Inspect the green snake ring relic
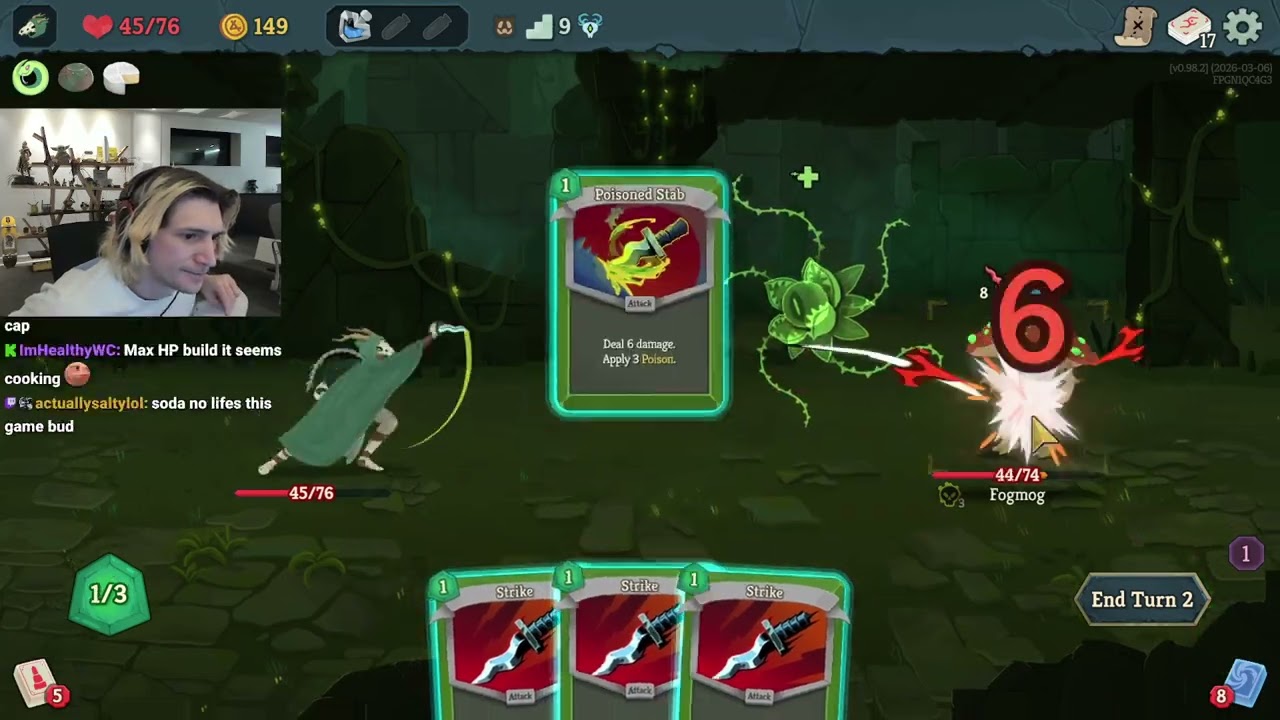Screen dimensions: 1280x720 (31, 77)
